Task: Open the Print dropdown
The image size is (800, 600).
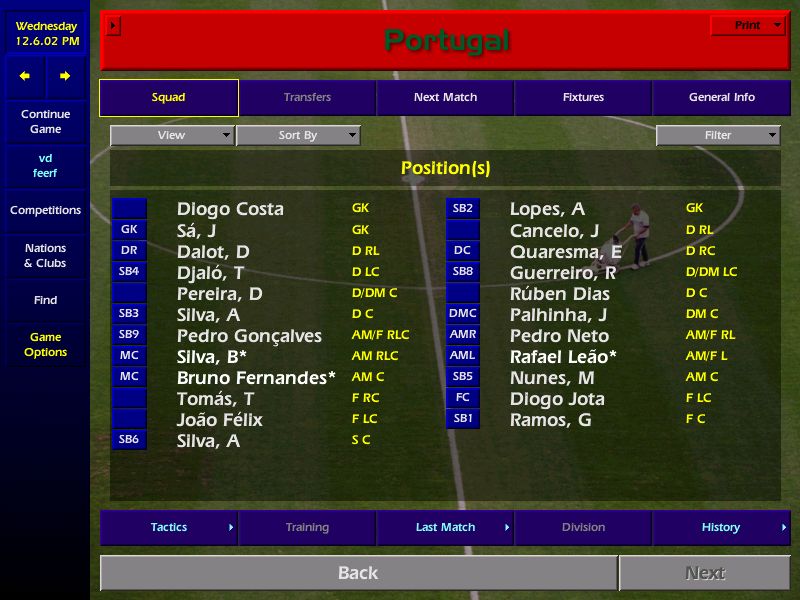Action: [x=748, y=26]
